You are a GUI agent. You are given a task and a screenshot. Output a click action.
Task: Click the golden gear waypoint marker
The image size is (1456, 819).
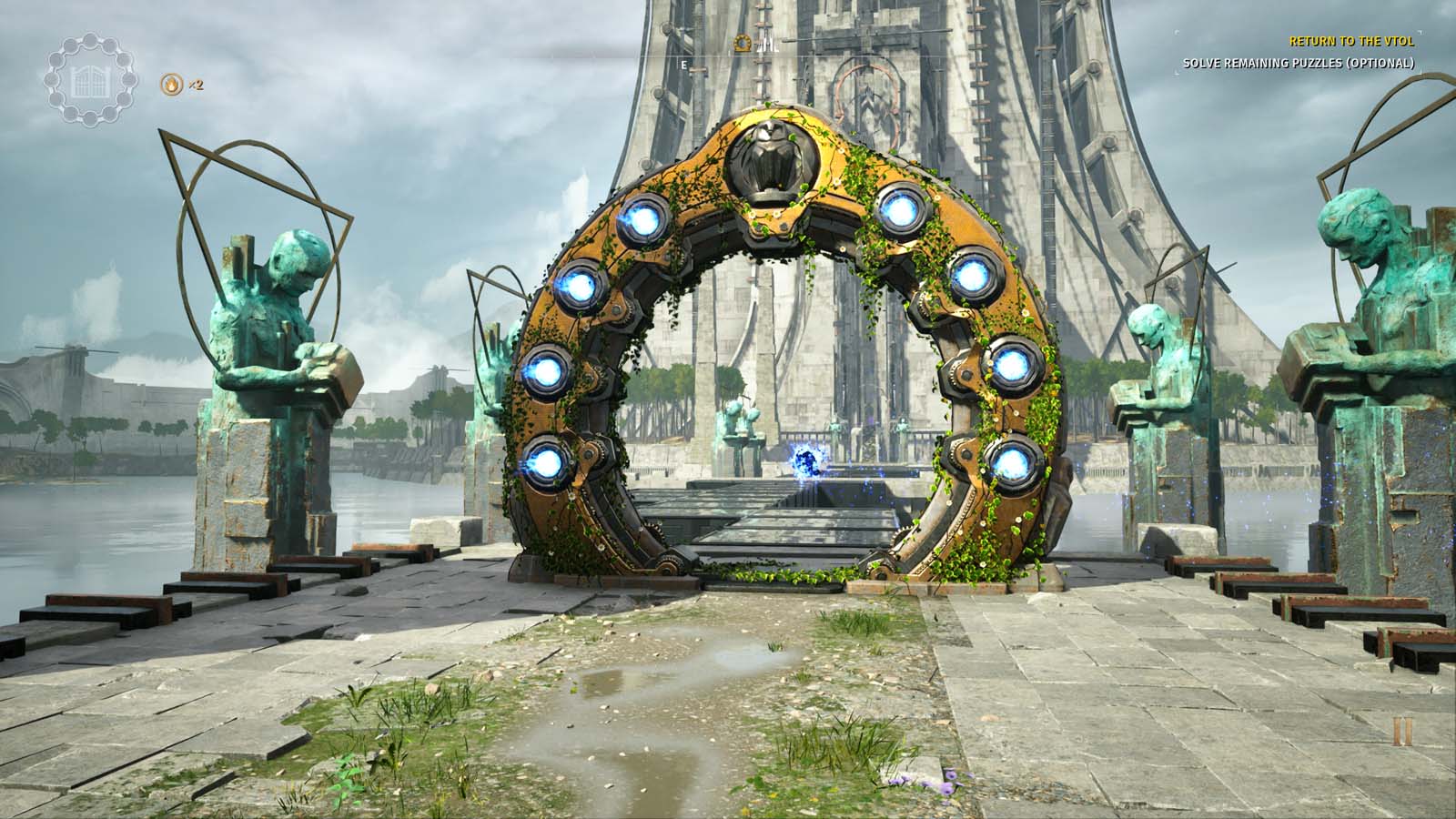(x=744, y=41)
